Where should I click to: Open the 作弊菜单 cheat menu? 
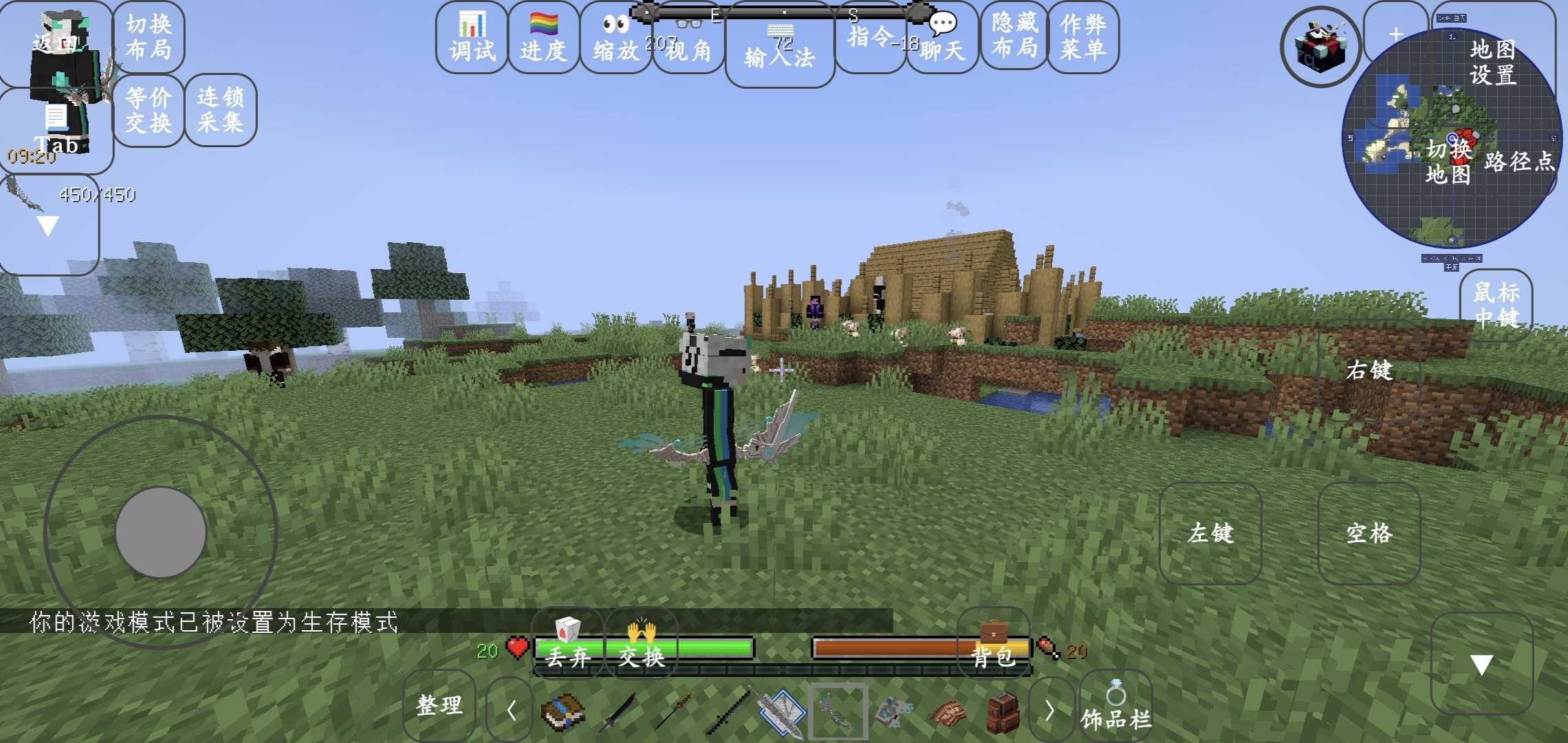click(1083, 37)
